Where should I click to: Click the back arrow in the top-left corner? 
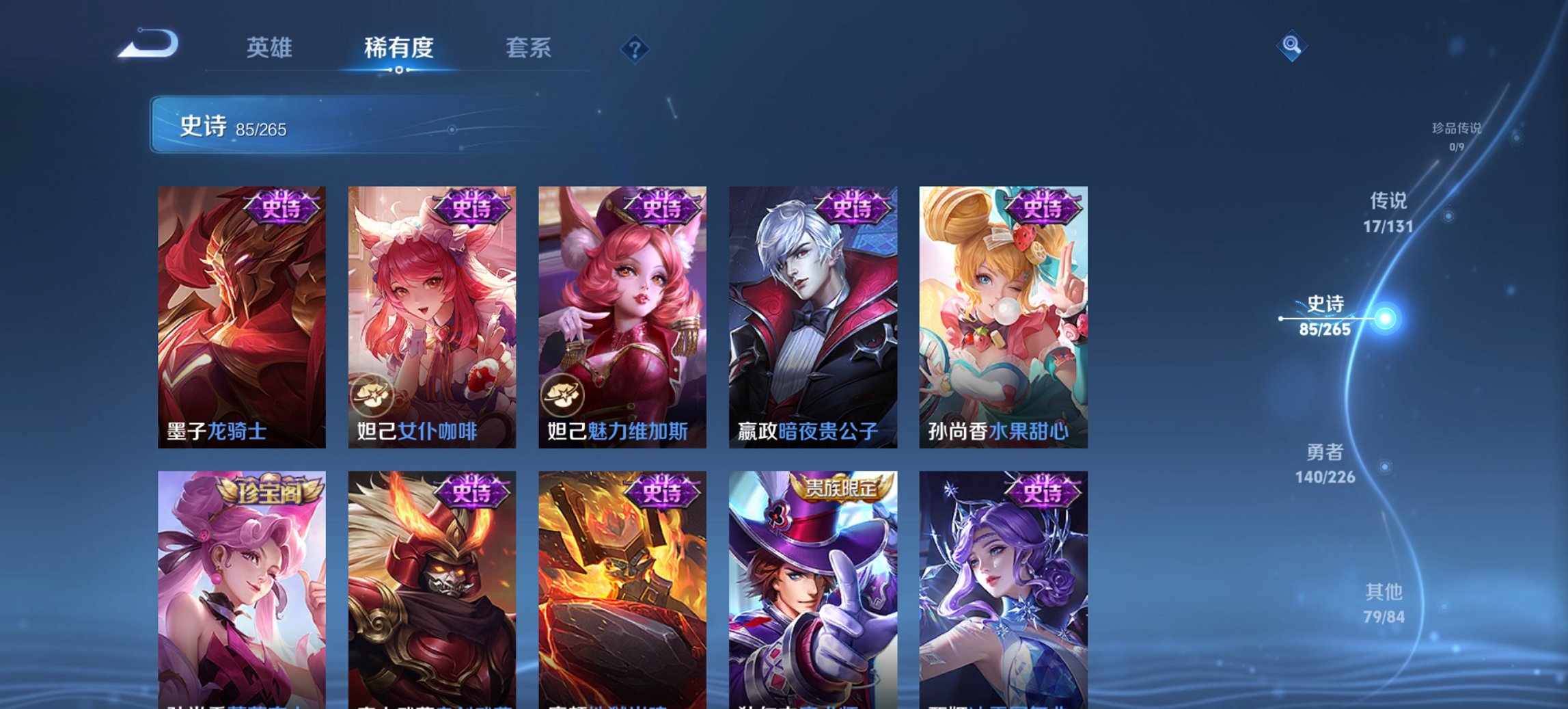click(147, 42)
